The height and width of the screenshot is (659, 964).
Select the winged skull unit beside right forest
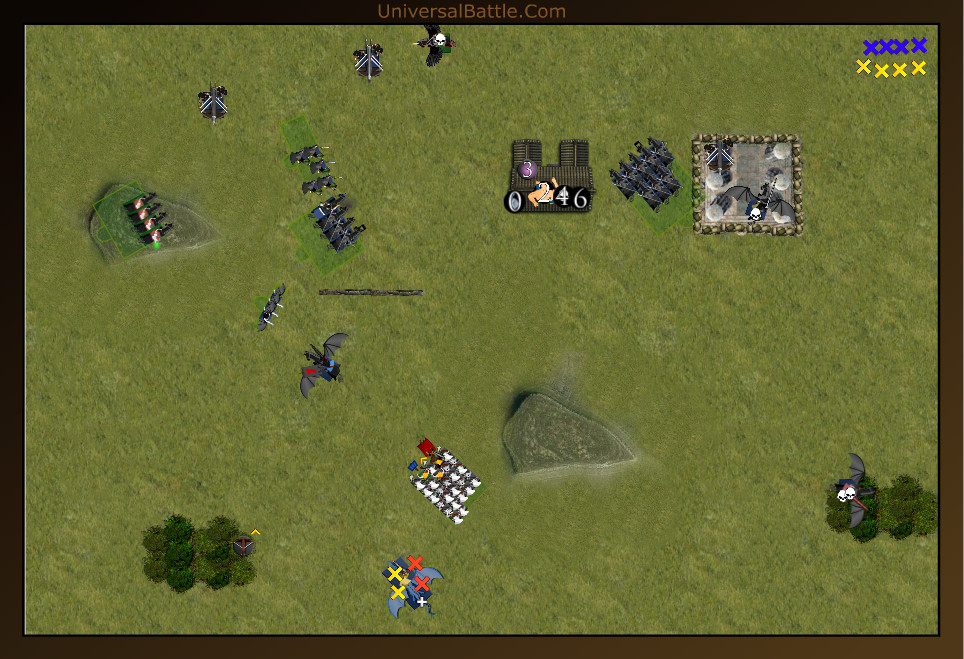pyautogui.click(x=853, y=490)
